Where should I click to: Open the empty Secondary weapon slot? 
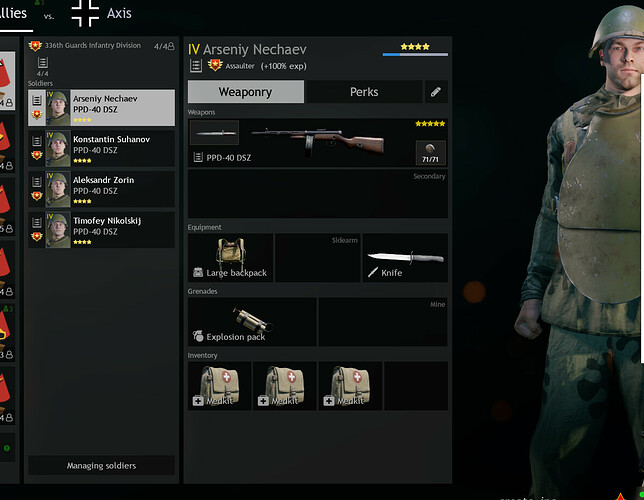(317, 194)
